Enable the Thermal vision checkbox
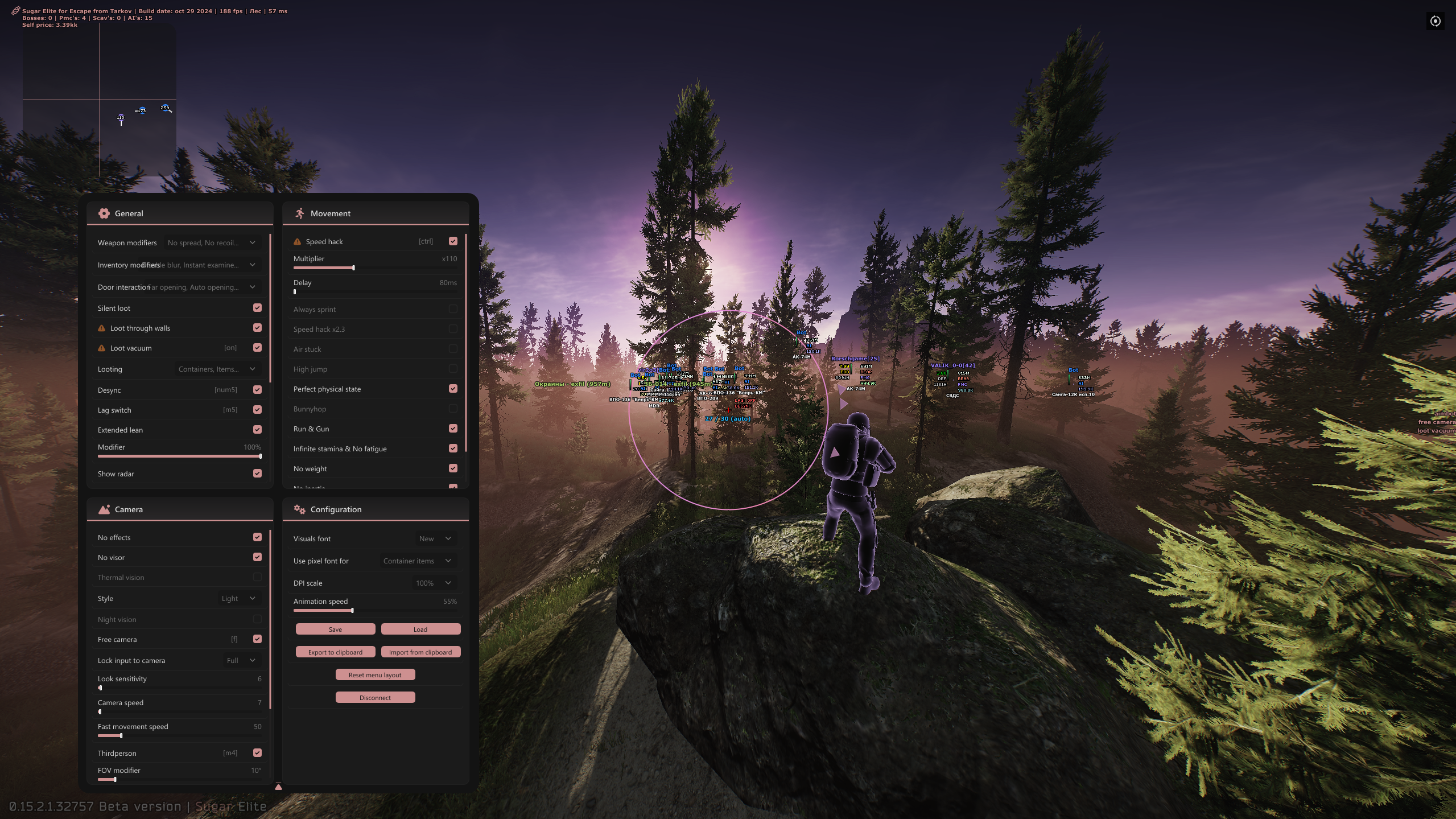Screen dimensions: 1456x819 [x=257, y=577]
